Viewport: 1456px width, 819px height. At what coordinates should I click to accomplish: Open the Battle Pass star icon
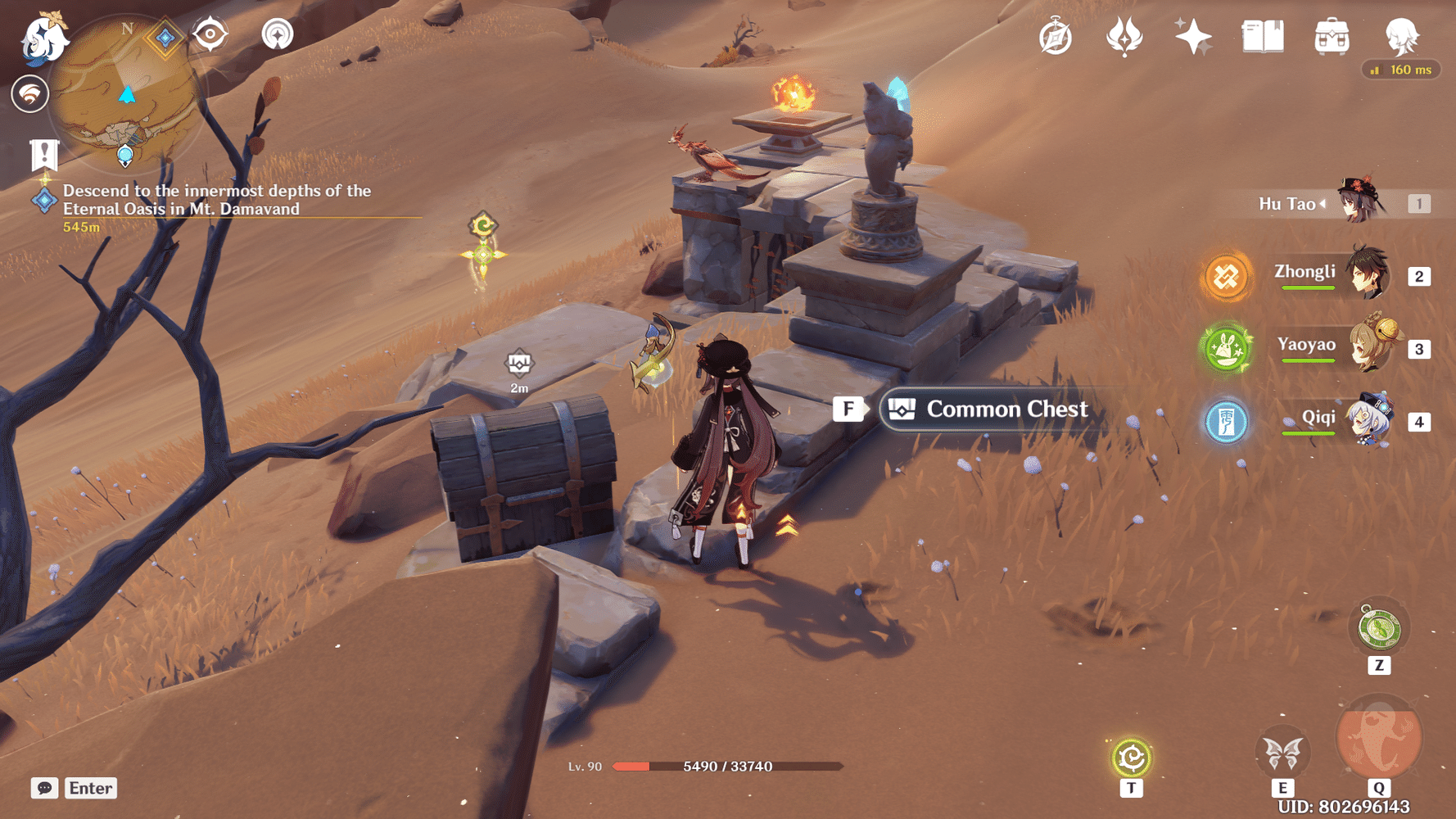[x=1191, y=36]
